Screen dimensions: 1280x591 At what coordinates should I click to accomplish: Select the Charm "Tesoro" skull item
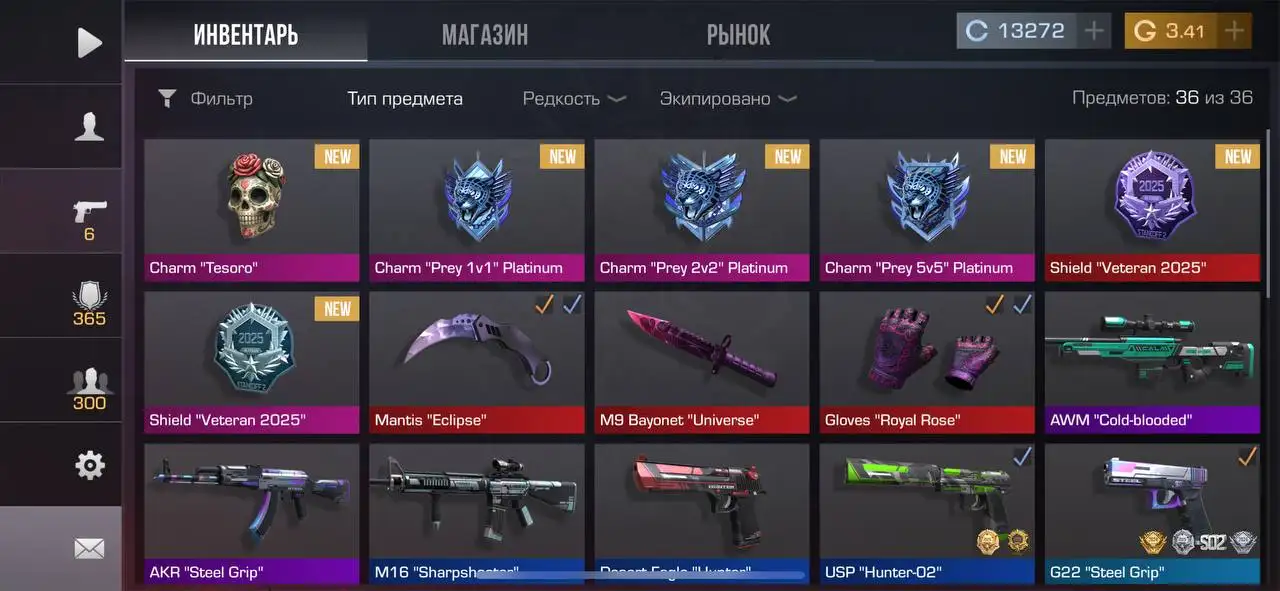pyautogui.click(x=252, y=210)
